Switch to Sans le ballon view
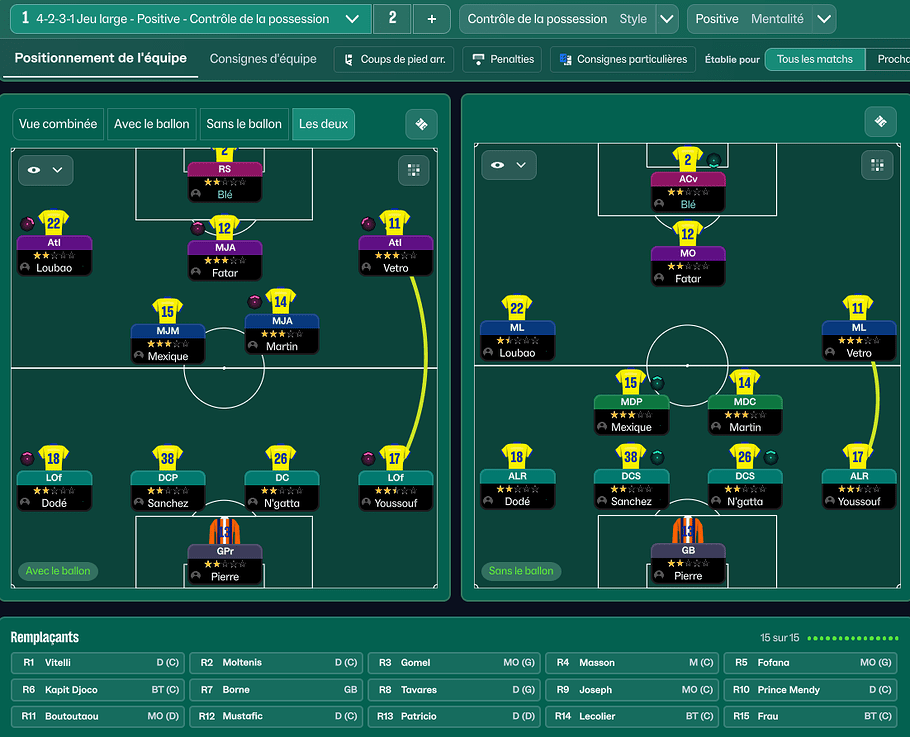The width and height of the screenshot is (910, 737). [244, 124]
